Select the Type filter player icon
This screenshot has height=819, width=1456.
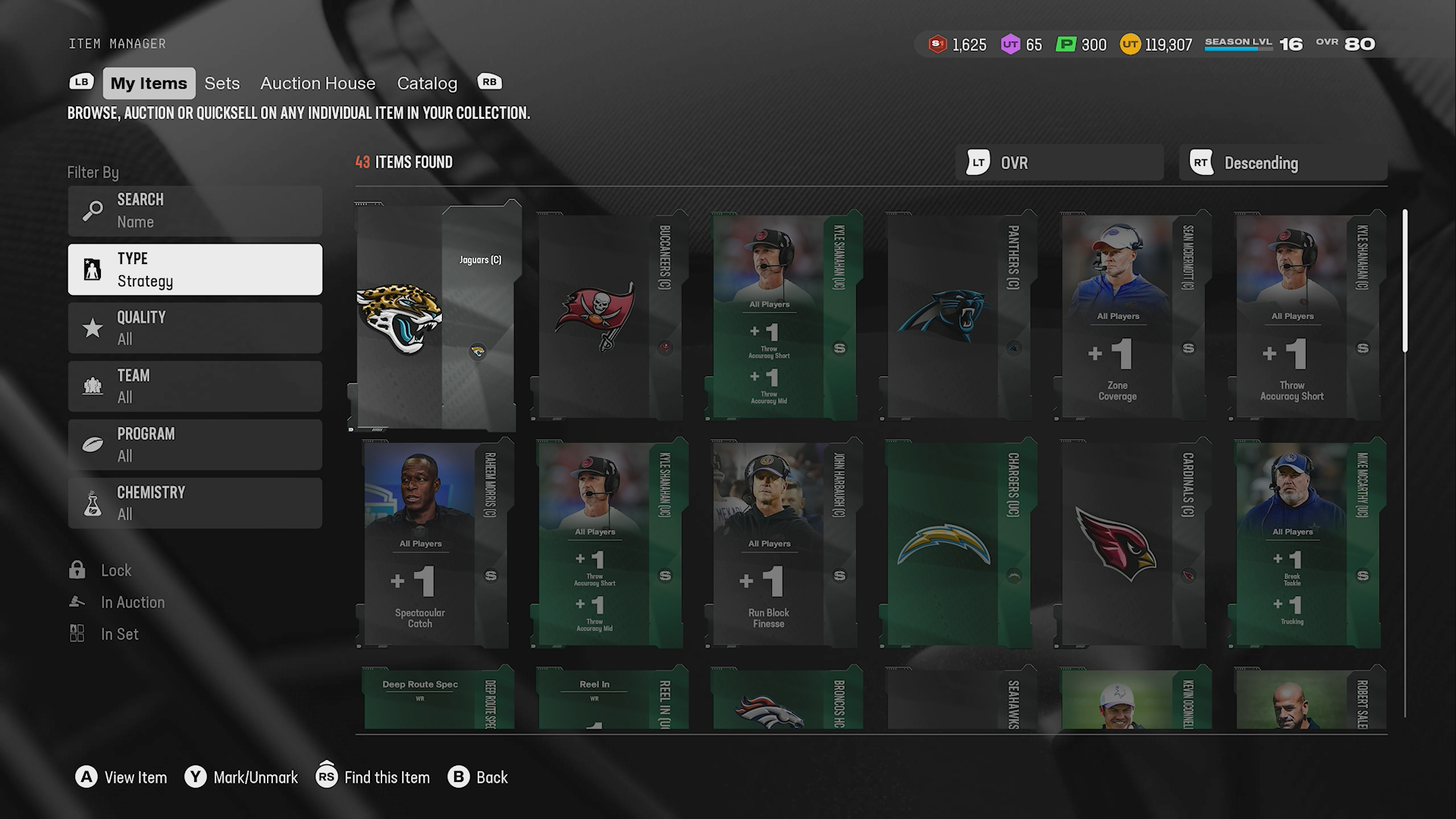point(93,269)
